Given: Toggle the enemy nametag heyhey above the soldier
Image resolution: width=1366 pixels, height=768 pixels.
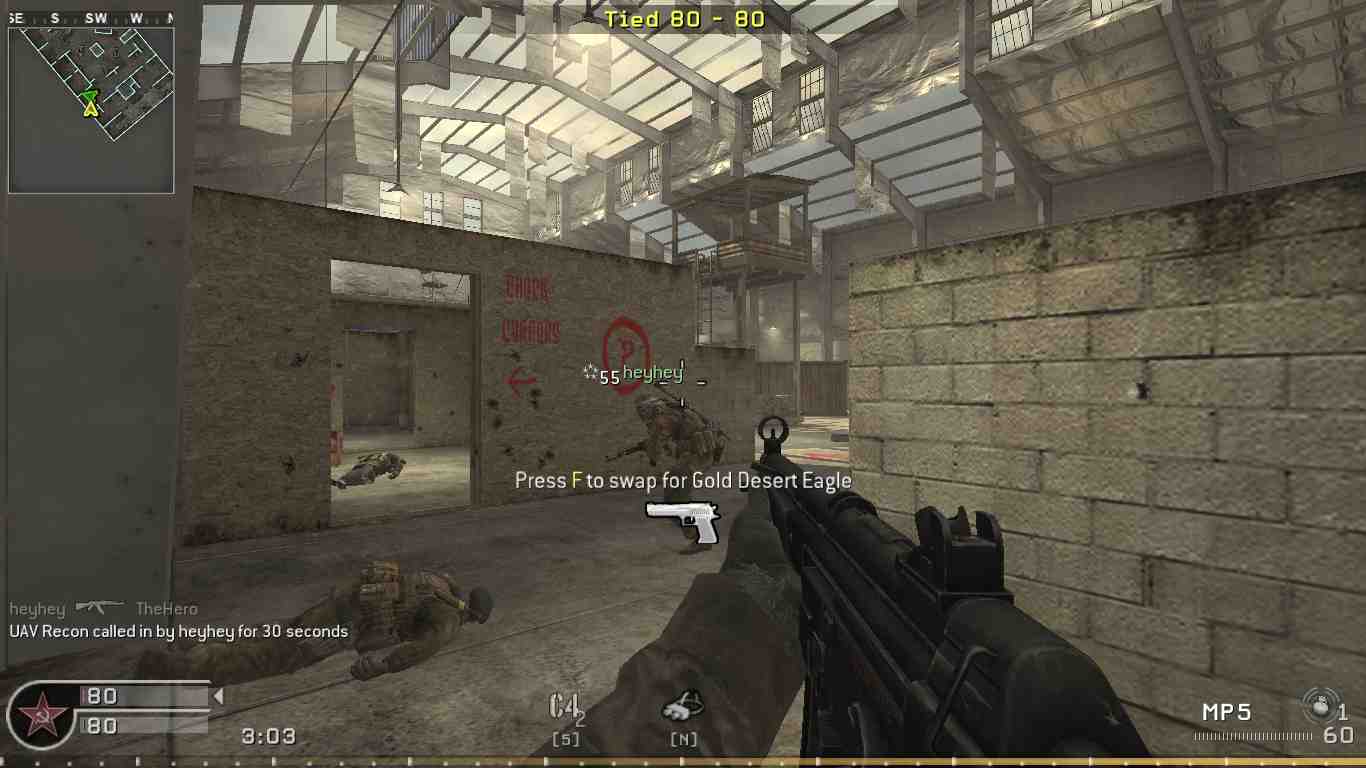Looking at the screenshot, I should 654,372.
